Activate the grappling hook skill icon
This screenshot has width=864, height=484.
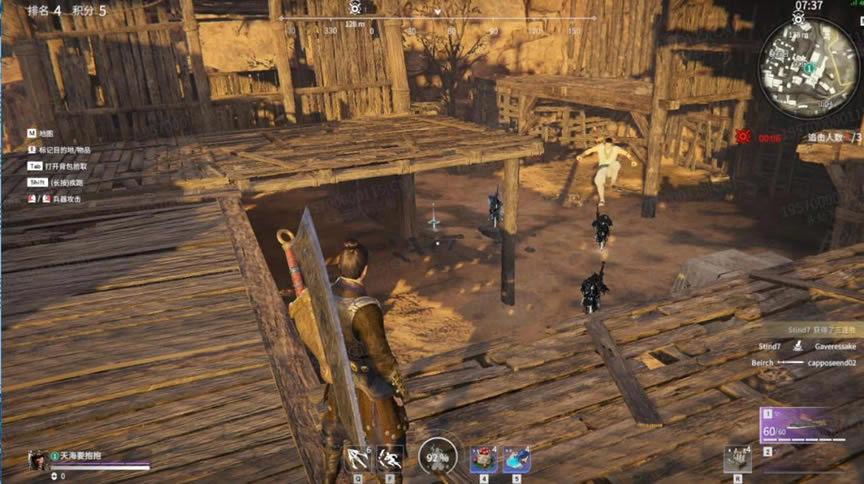click(x=358, y=458)
